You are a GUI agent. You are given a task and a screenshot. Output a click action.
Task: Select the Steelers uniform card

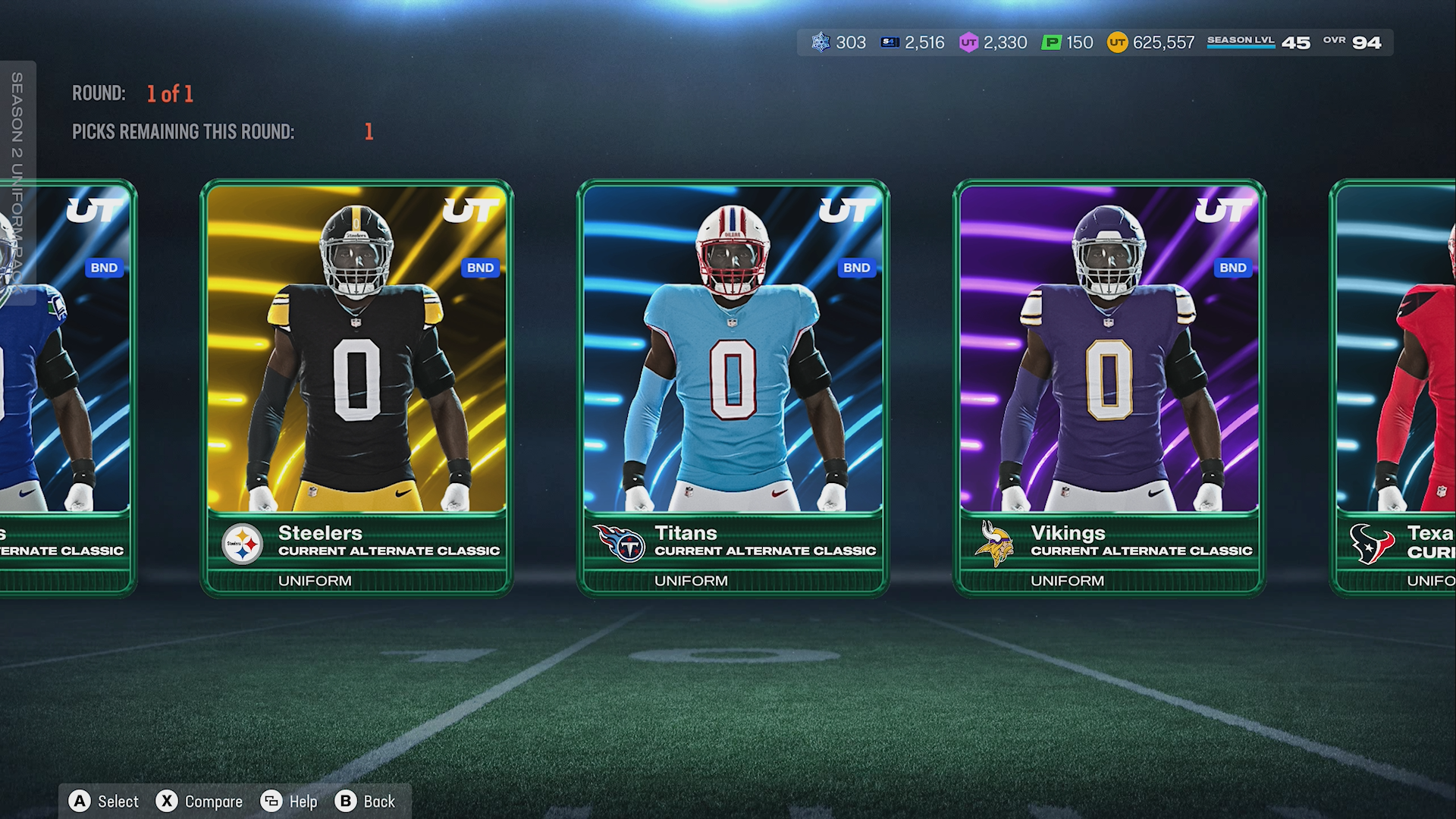(356, 387)
